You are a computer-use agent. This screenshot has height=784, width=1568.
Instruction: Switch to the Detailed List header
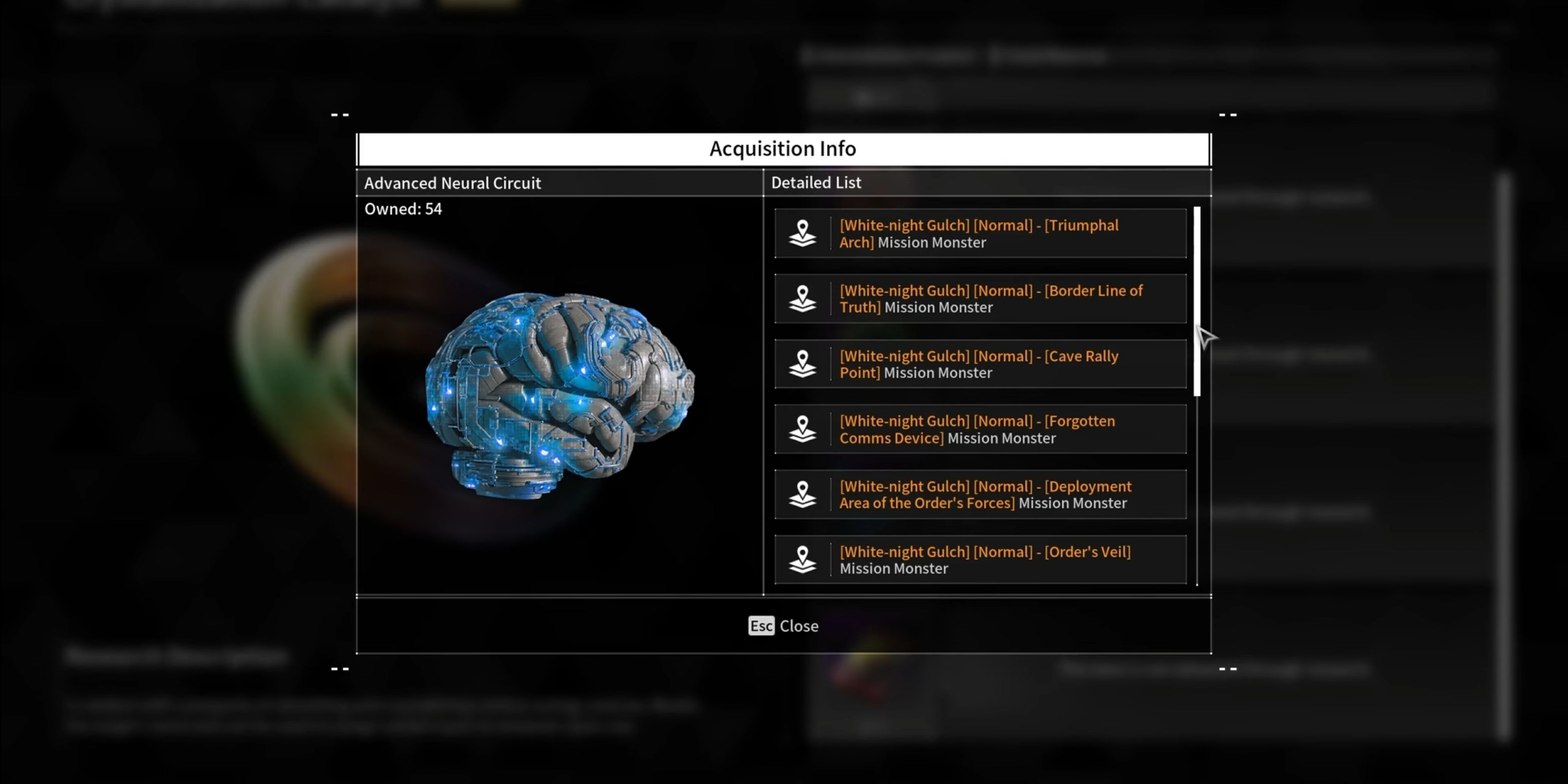816,183
